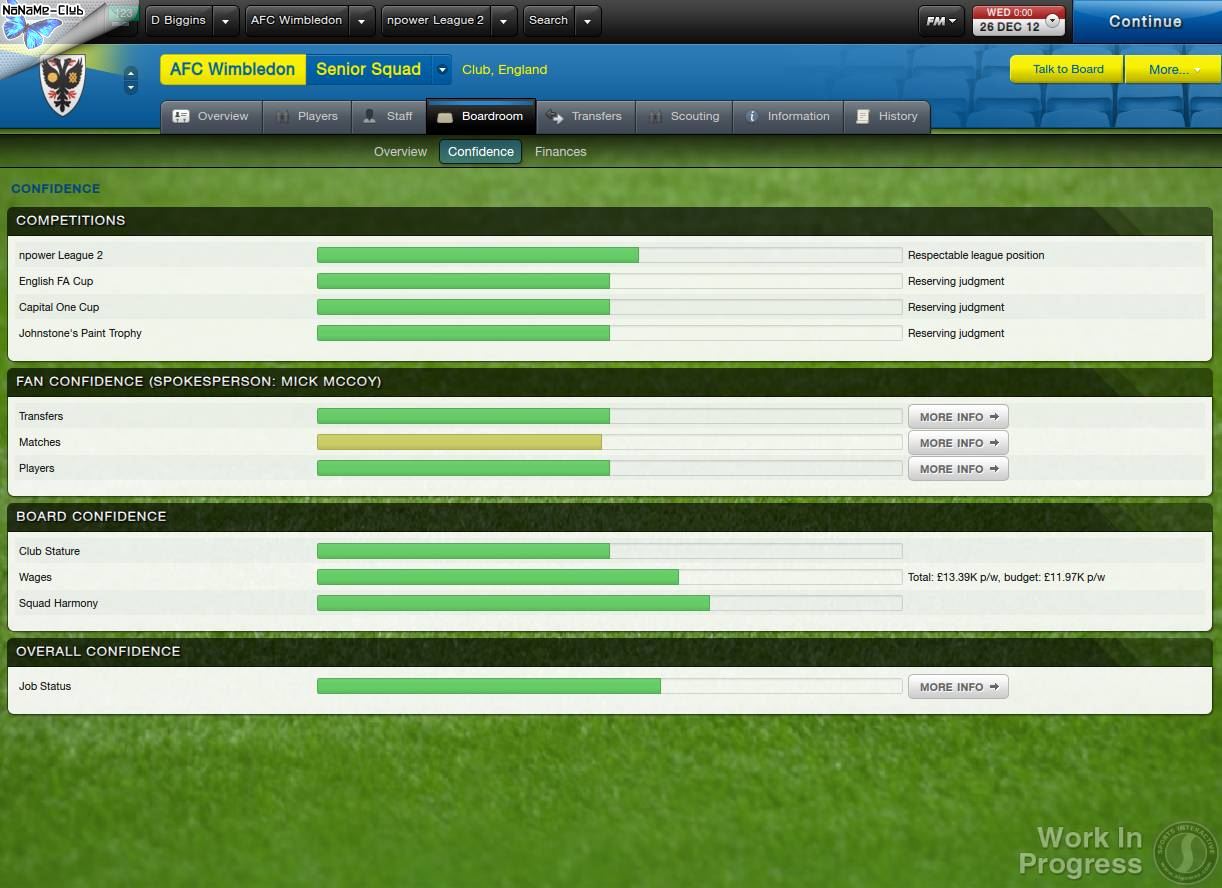Go to the Staff tab
Screen dimensions: 1222x888
tap(388, 116)
